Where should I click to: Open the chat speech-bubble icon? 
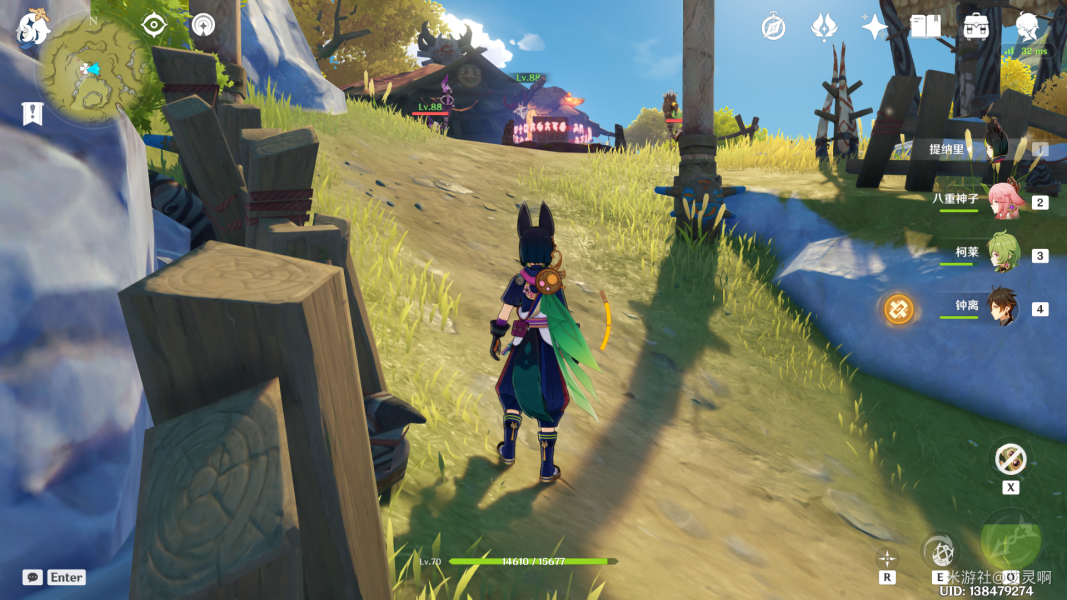[x=33, y=577]
